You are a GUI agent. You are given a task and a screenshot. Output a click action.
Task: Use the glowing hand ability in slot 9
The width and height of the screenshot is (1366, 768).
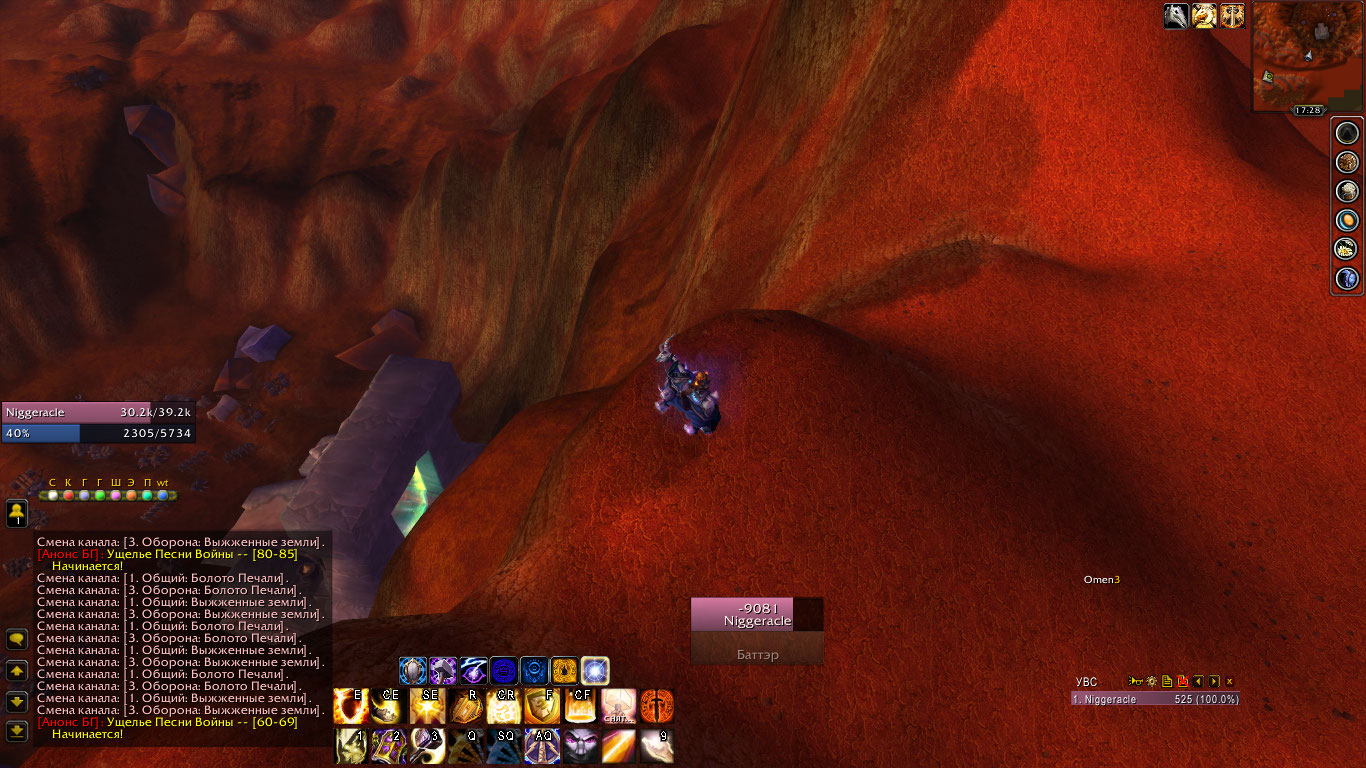point(657,746)
